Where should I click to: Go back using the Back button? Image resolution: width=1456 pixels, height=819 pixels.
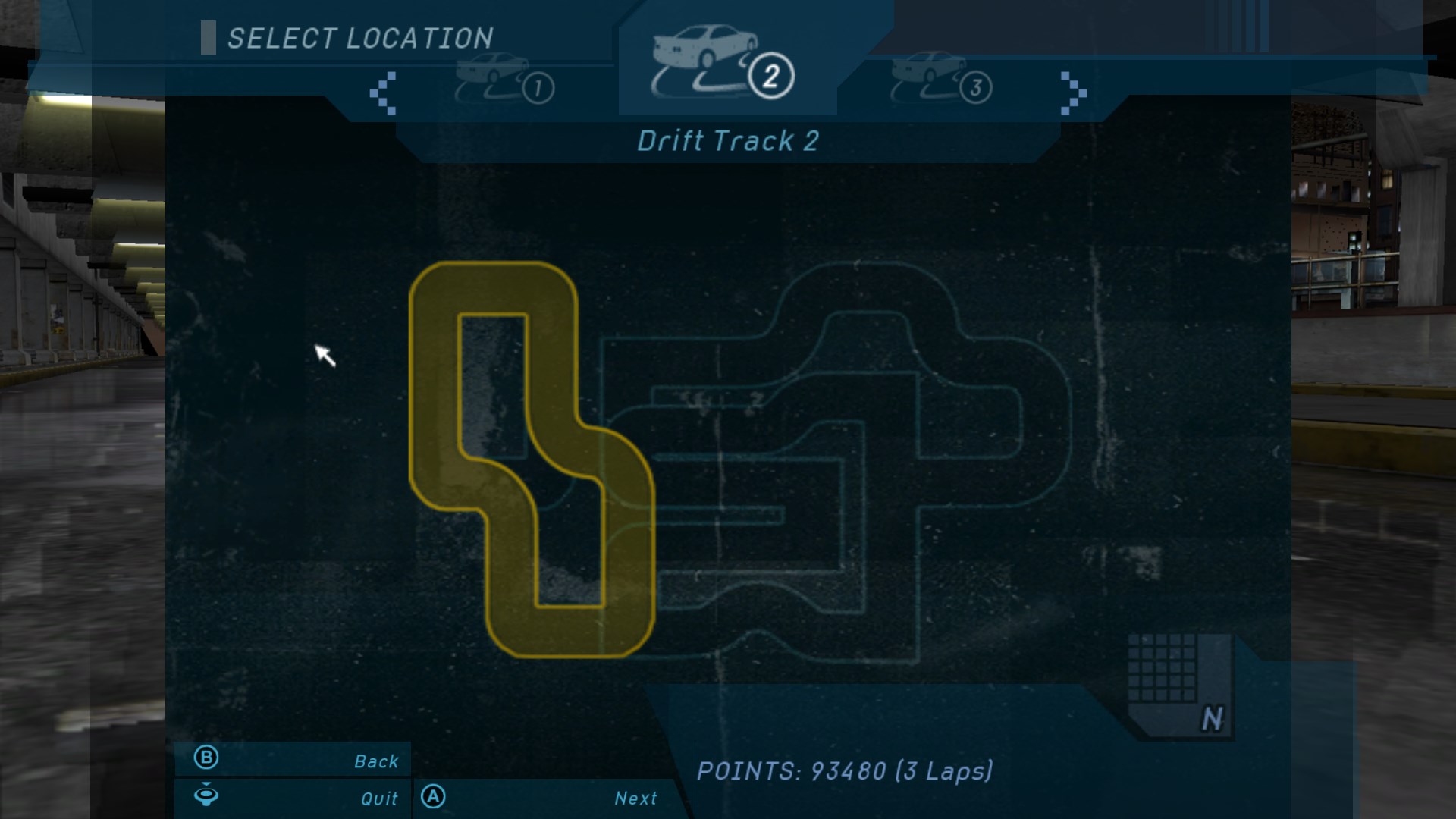(x=293, y=760)
